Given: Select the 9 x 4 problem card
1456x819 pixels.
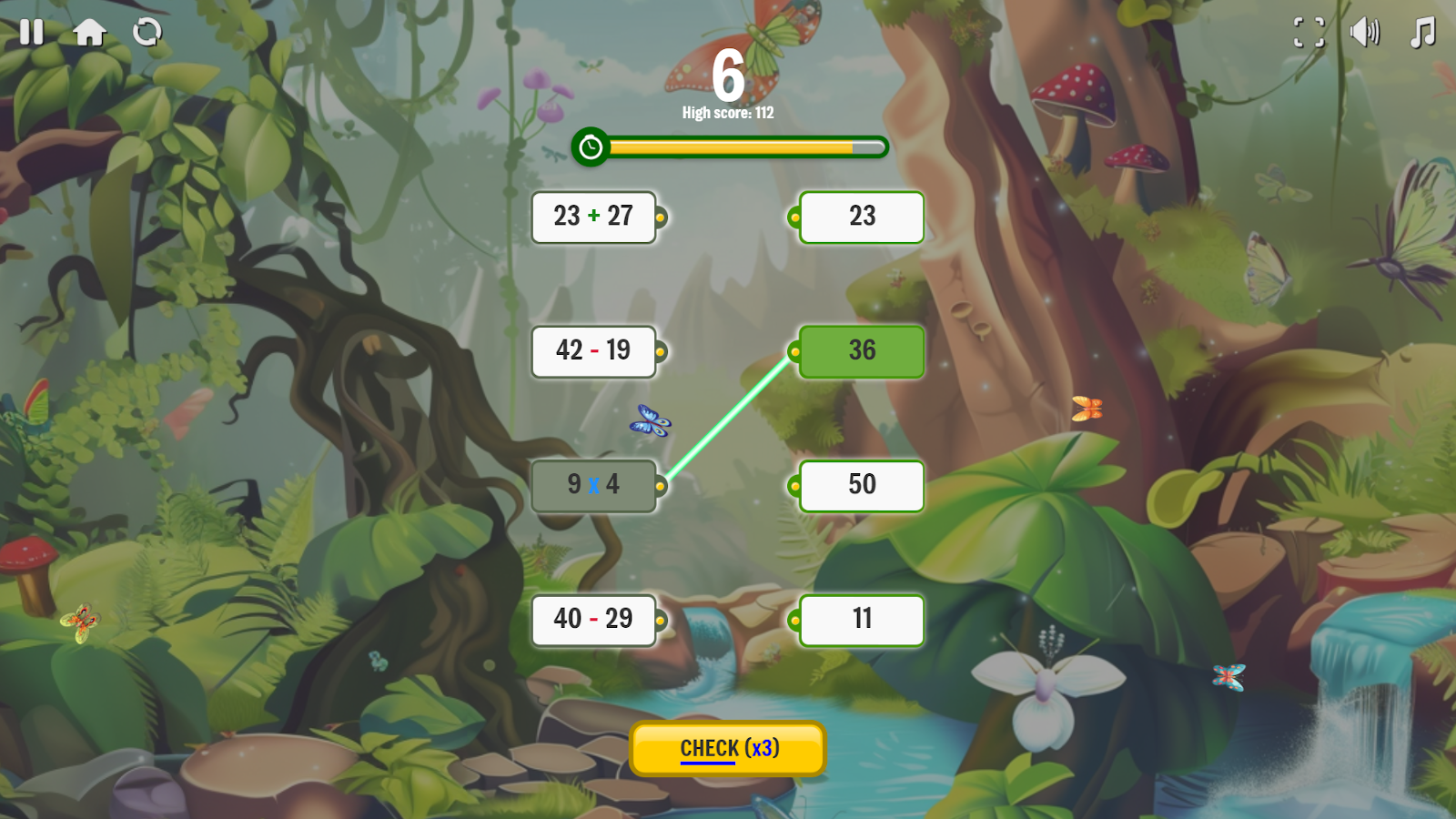Looking at the screenshot, I should [x=592, y=485].
